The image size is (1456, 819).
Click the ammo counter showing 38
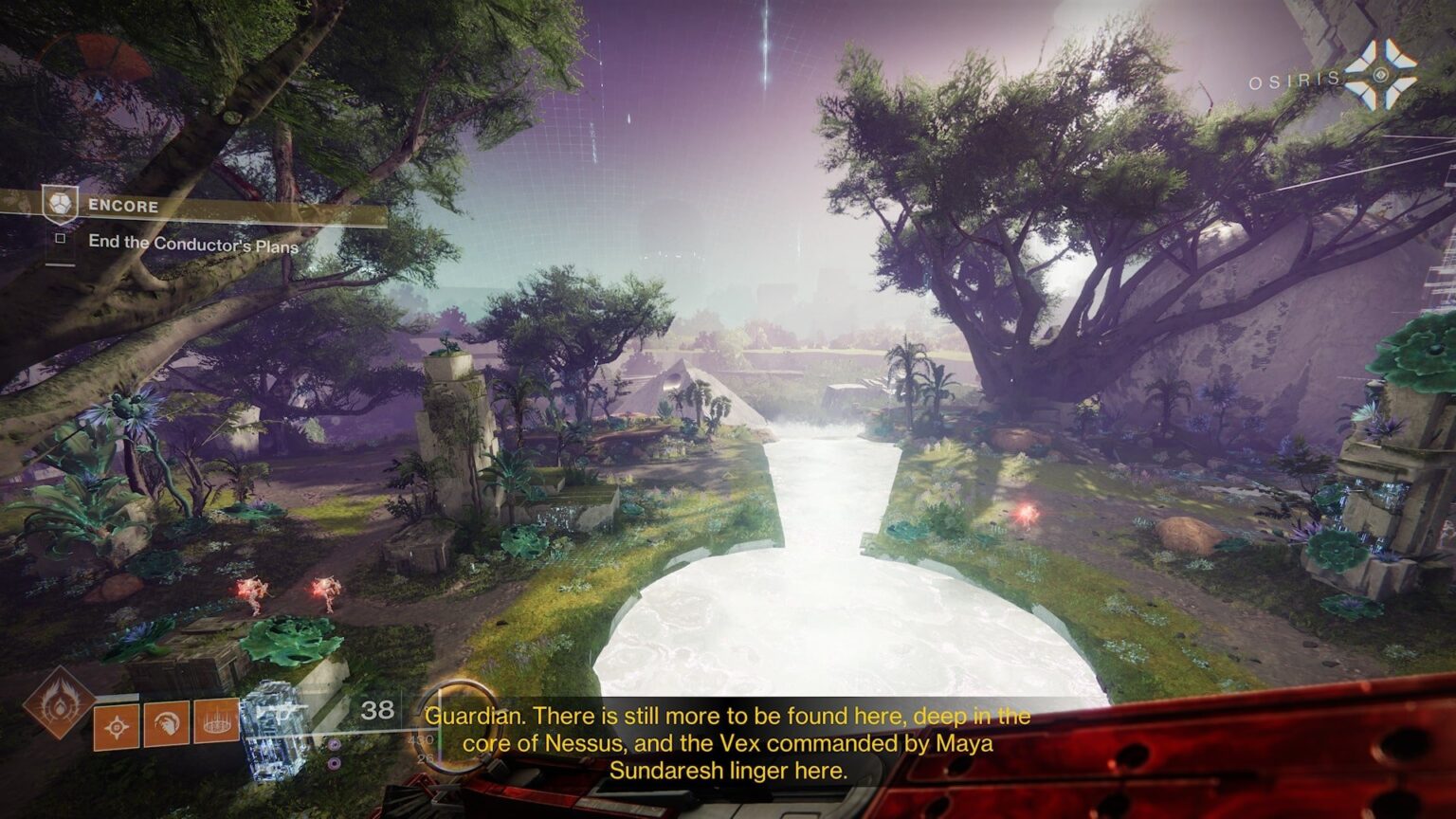coord(376,708)
